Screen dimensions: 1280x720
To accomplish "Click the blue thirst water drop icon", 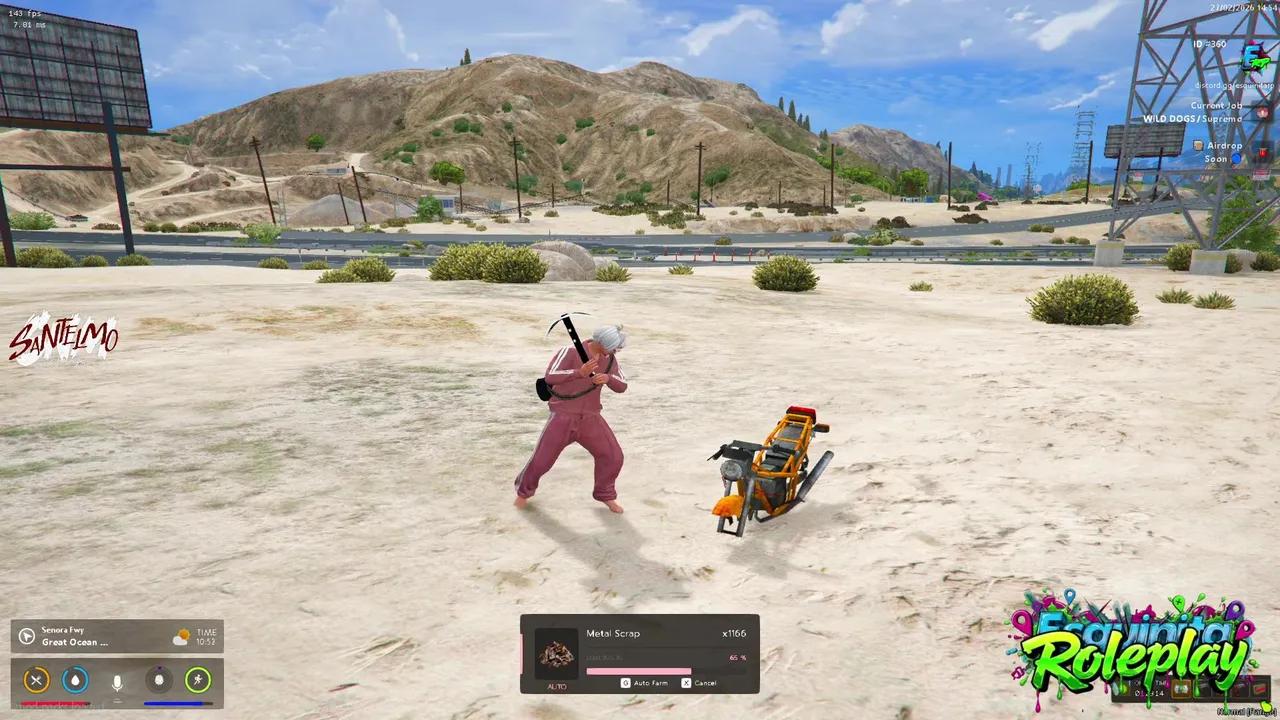I will tap(75, 679).
